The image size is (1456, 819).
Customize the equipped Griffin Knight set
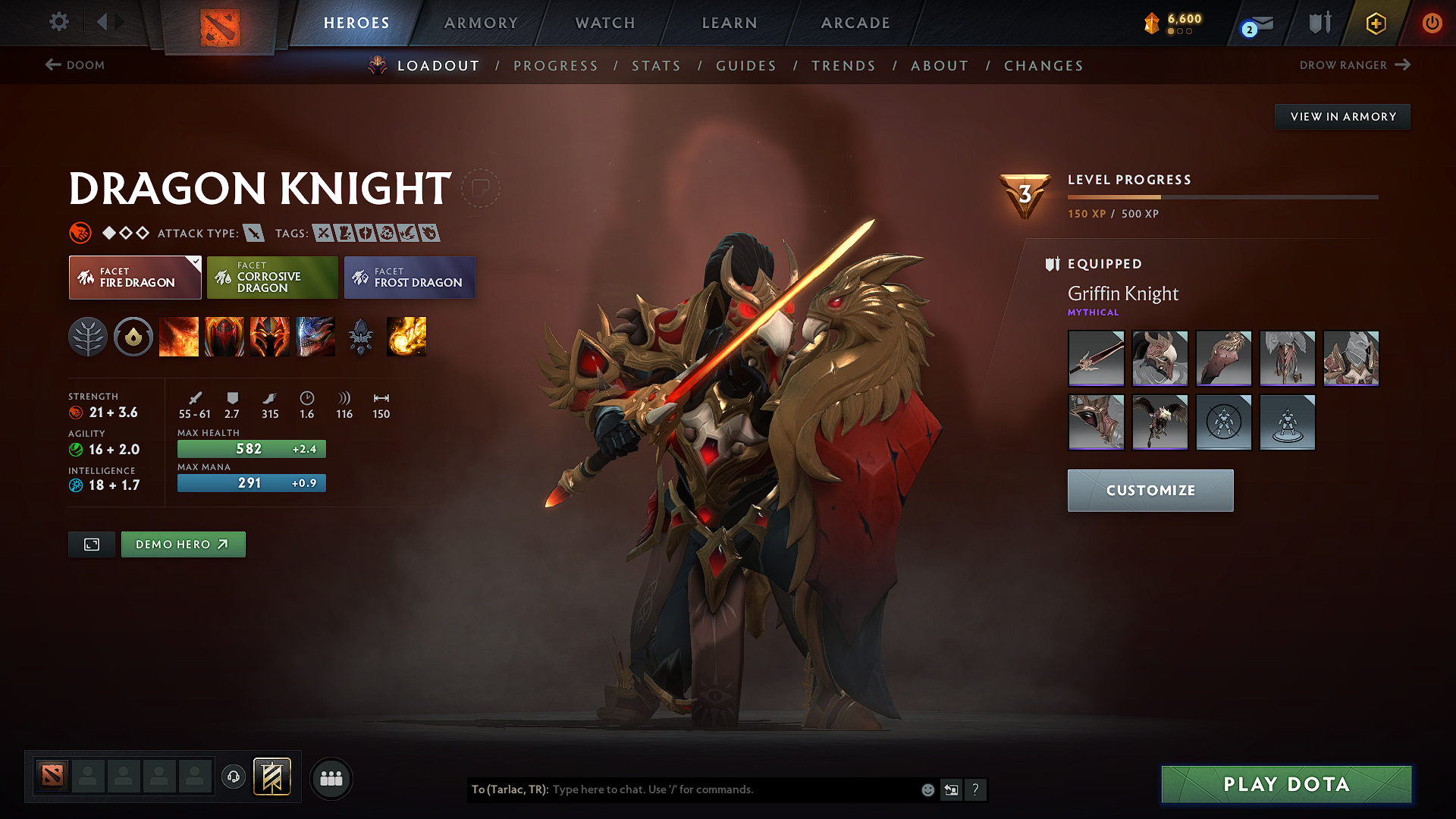[x=1150, y=491]
